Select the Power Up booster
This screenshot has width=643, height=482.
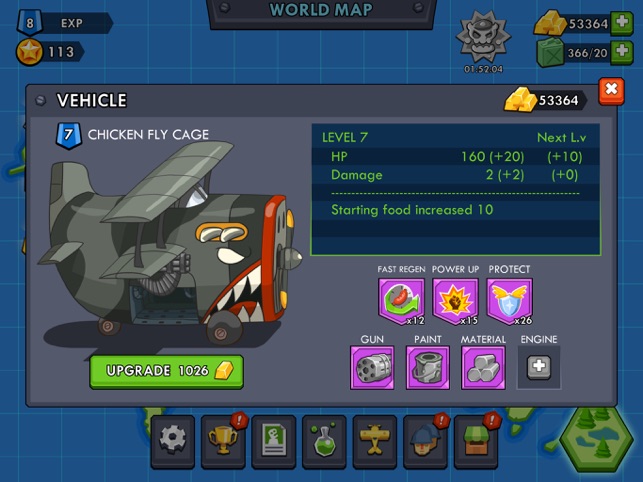tap(455, 300)
